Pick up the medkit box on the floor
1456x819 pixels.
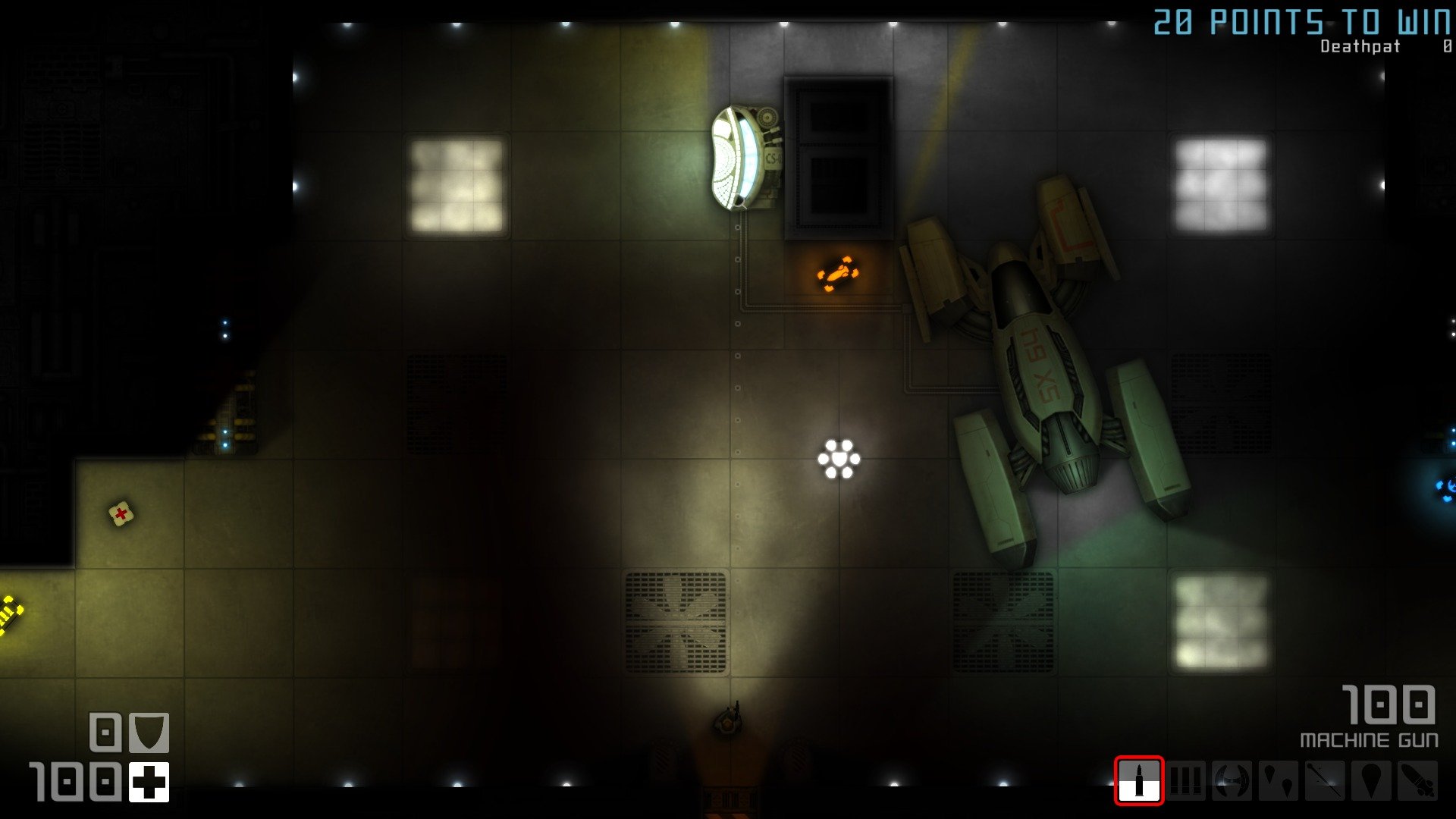tap(119, 513)
